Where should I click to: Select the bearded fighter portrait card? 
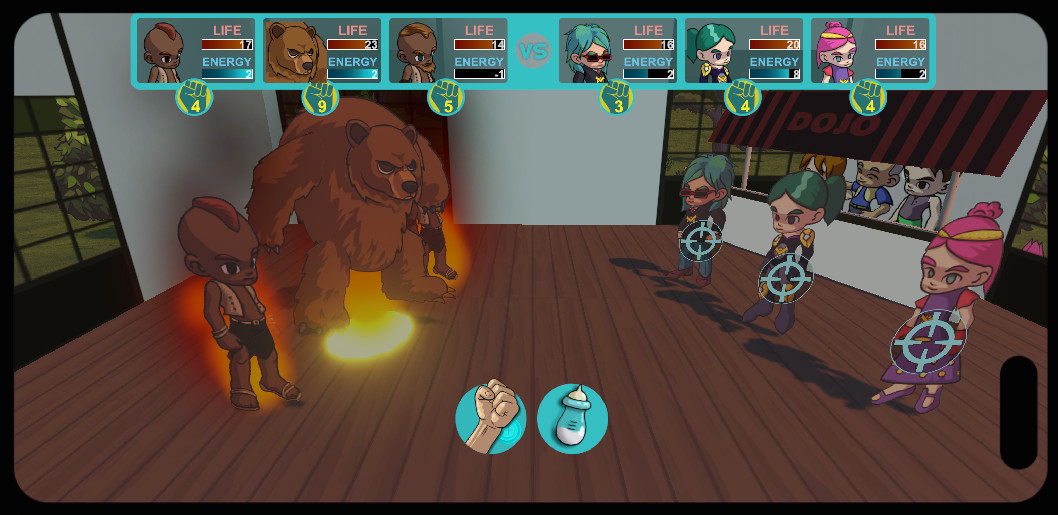(448, 50)
